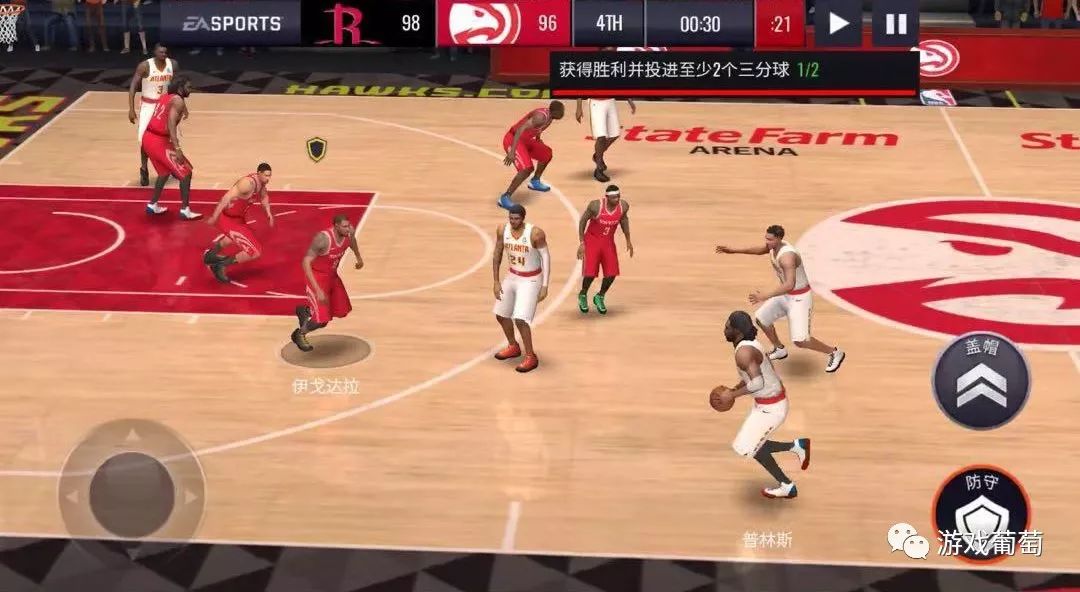
Task: Tap the play triangle button
Action: (x=839, y=23)
